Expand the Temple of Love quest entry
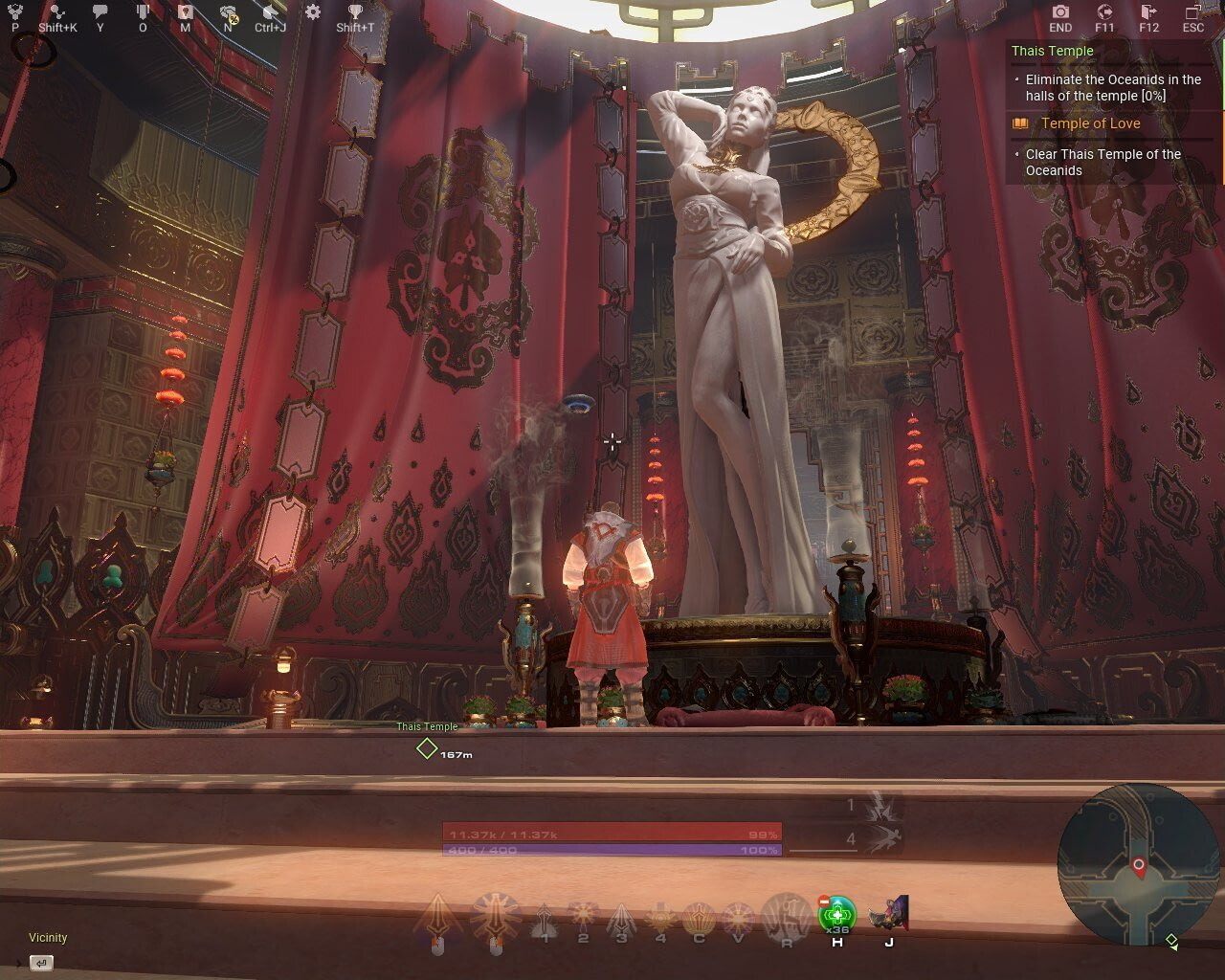The height and width of the screenshot is (980, 1225). (x=1091, y=123)
